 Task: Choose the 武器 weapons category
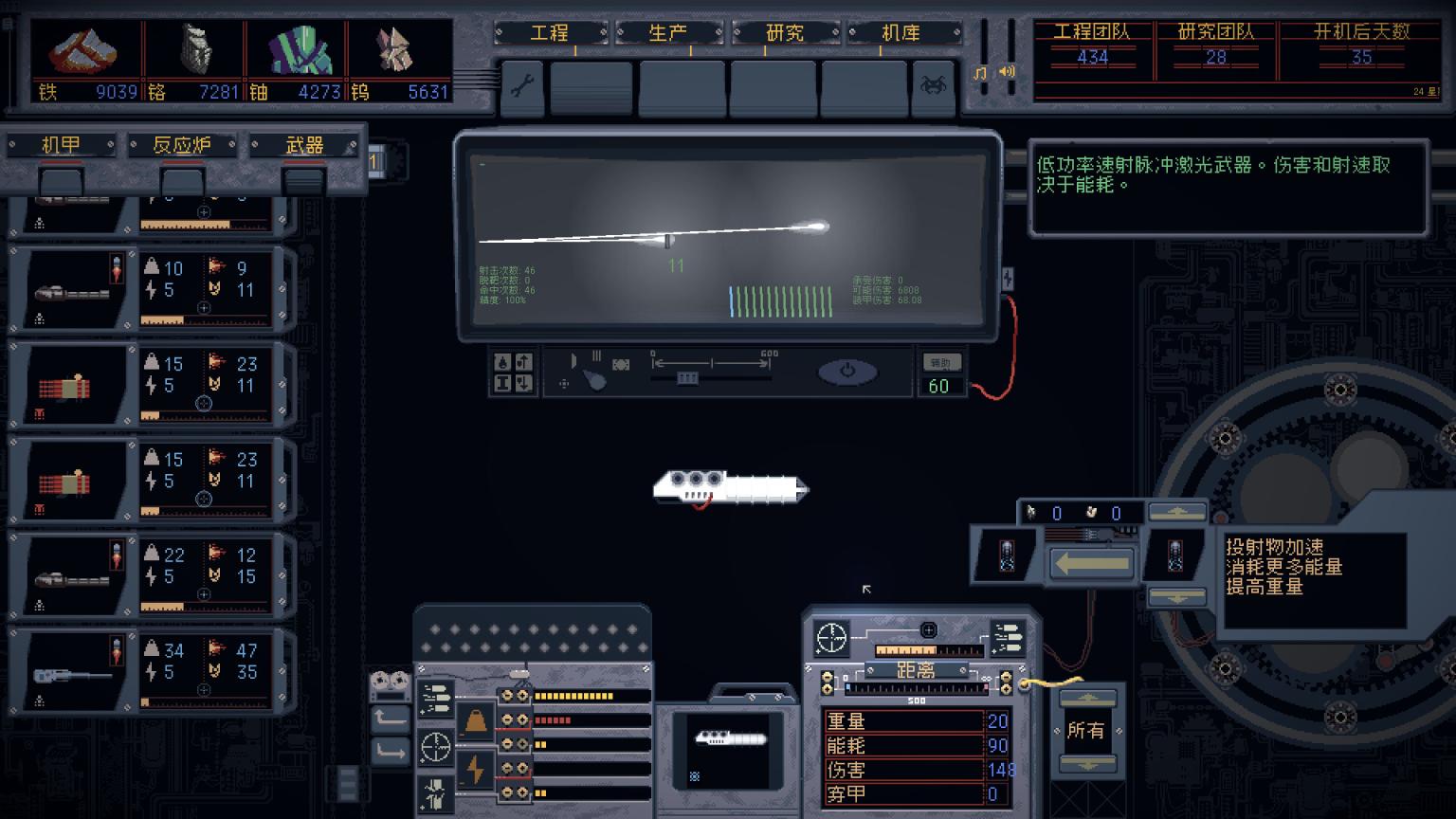[304, 145]
